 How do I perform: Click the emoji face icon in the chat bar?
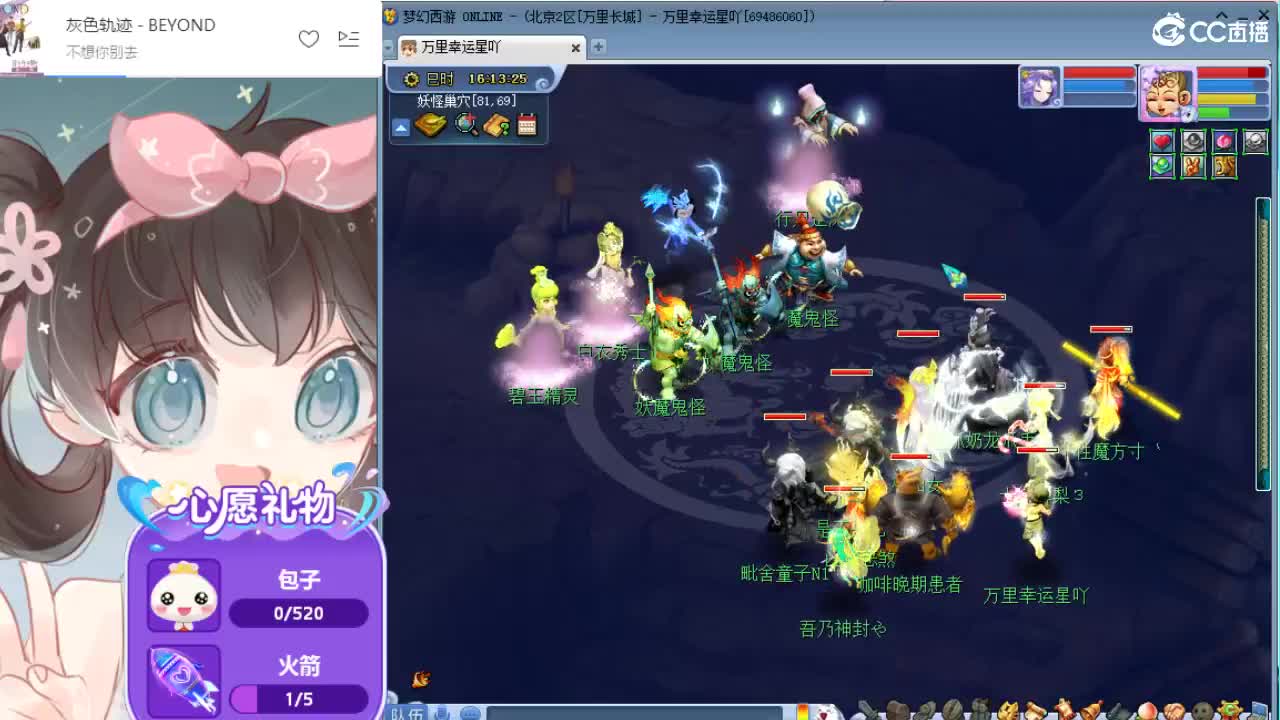coord(472,712)
